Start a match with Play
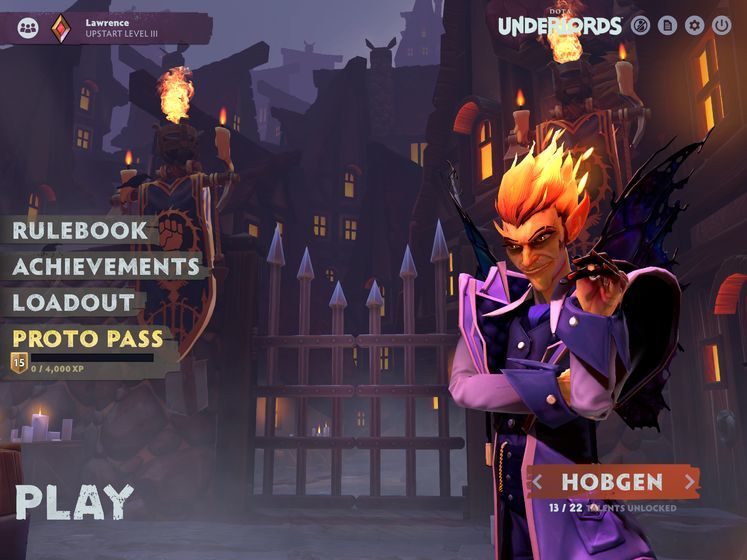 [x=74, y=502]
